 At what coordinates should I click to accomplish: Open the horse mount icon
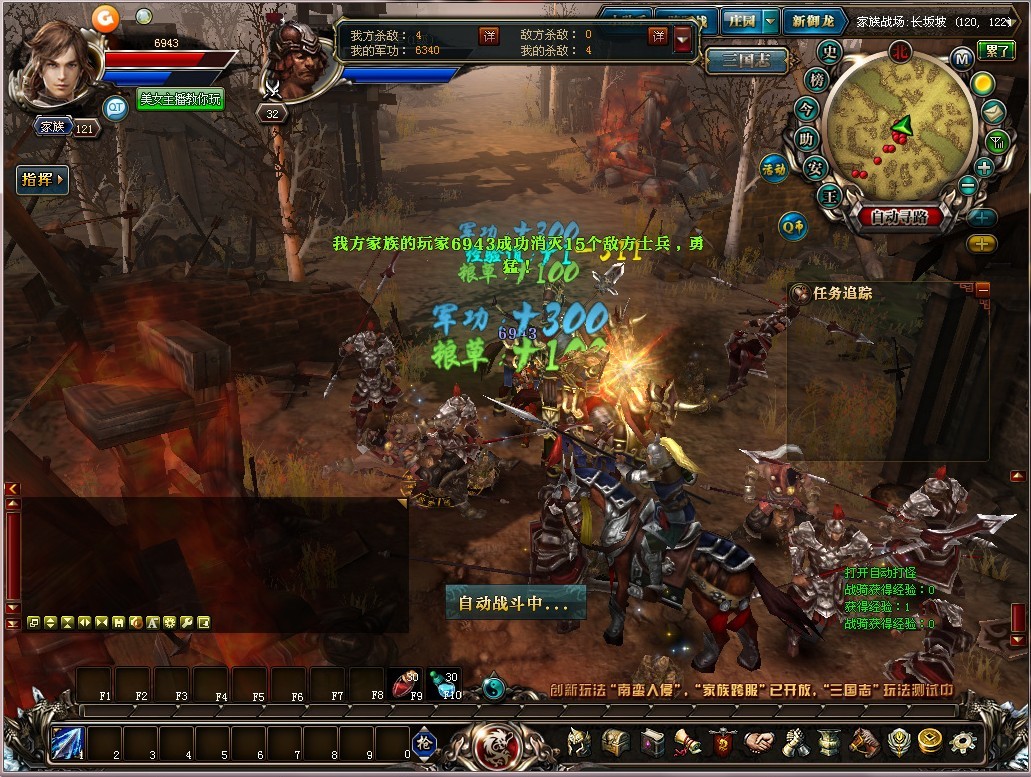863,742
